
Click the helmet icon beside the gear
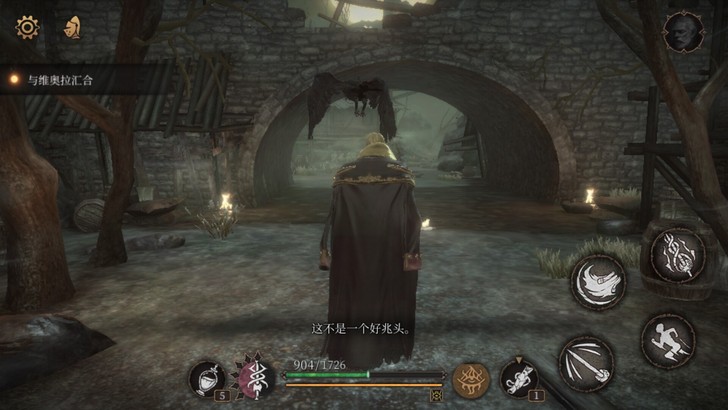72,27
